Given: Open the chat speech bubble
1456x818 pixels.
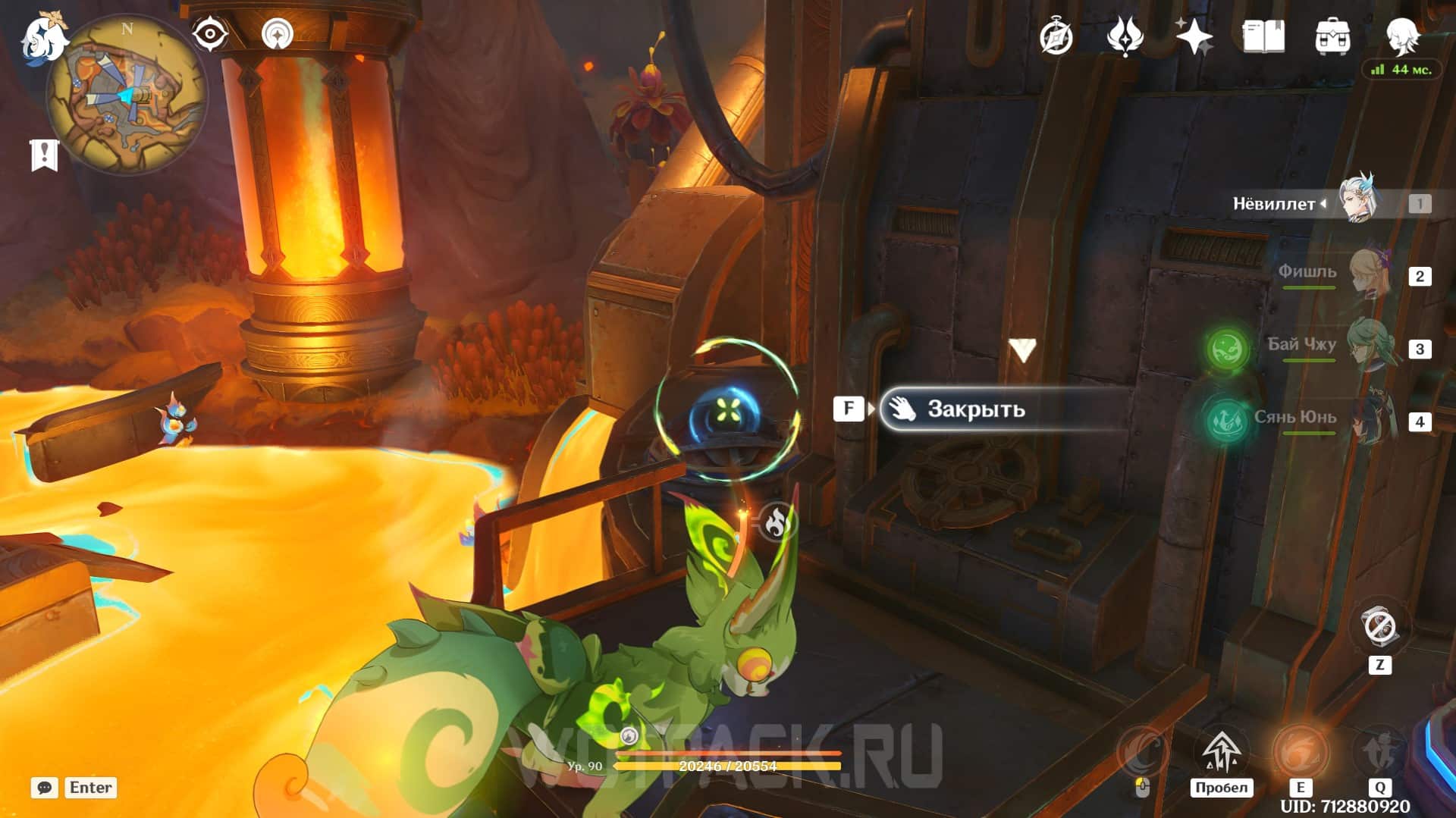Looking at the screenshot, I should tap(44, 788).
